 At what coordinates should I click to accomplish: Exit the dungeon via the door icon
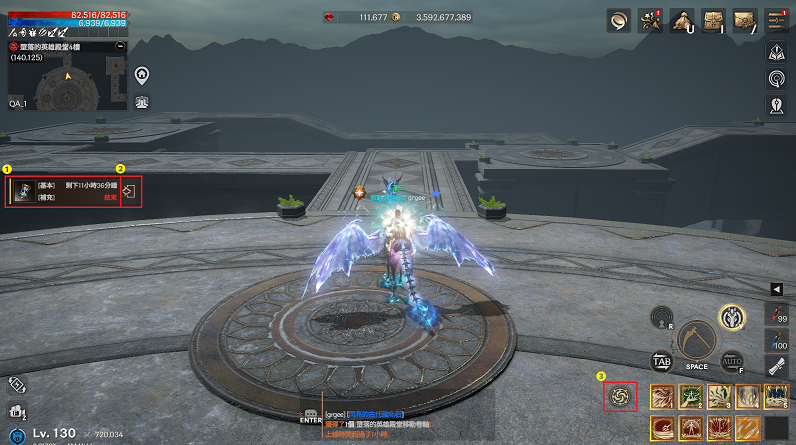coord(129,191)
